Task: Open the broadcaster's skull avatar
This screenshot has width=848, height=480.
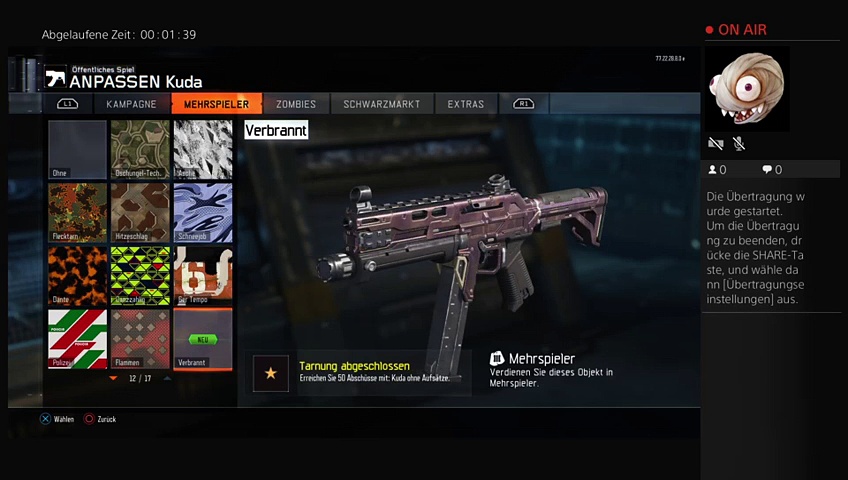Action: [747, 89]
